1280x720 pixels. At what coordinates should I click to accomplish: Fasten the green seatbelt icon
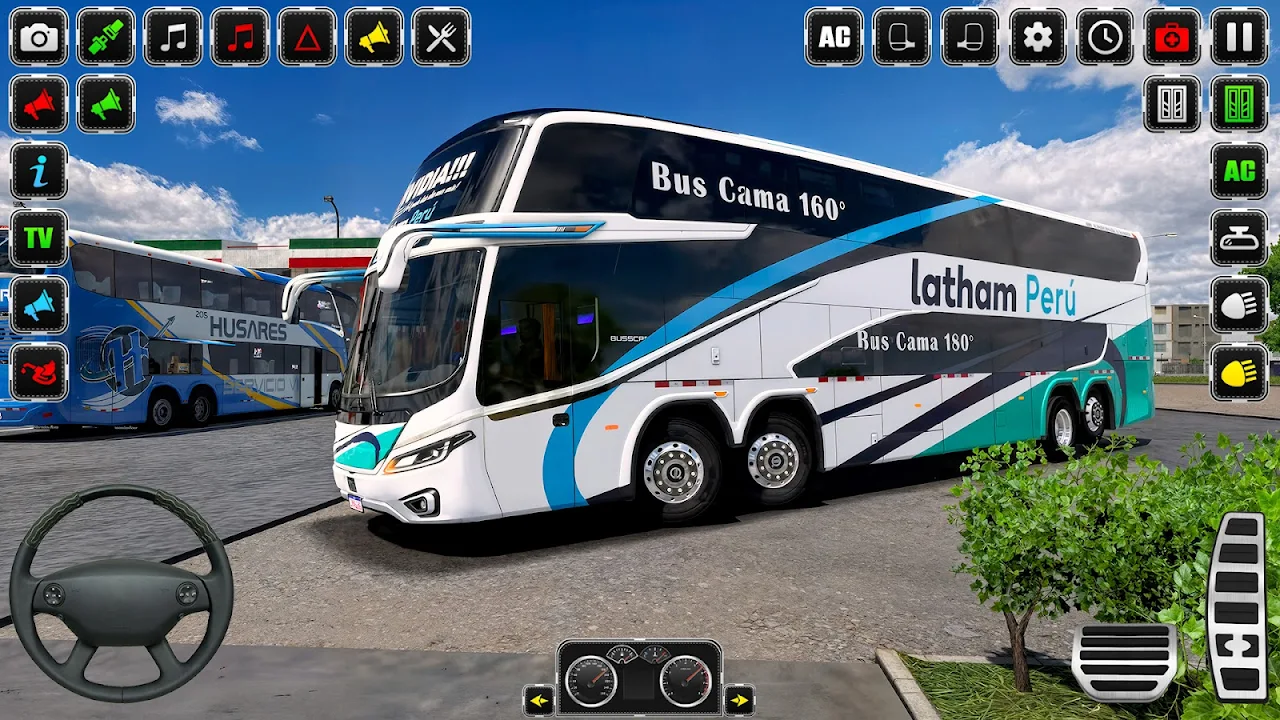click(106, 37)
